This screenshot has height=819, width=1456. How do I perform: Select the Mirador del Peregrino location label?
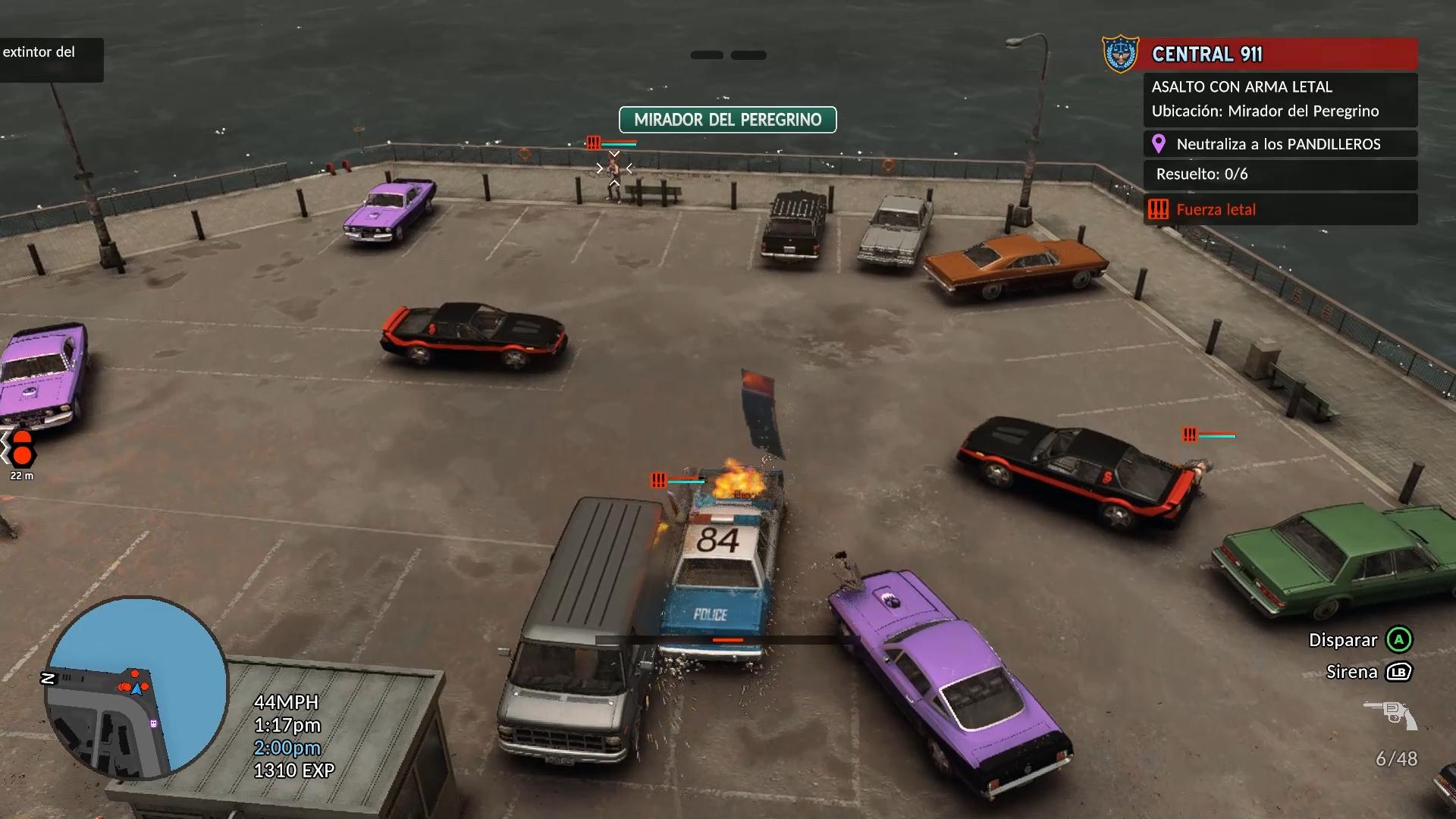727,120
